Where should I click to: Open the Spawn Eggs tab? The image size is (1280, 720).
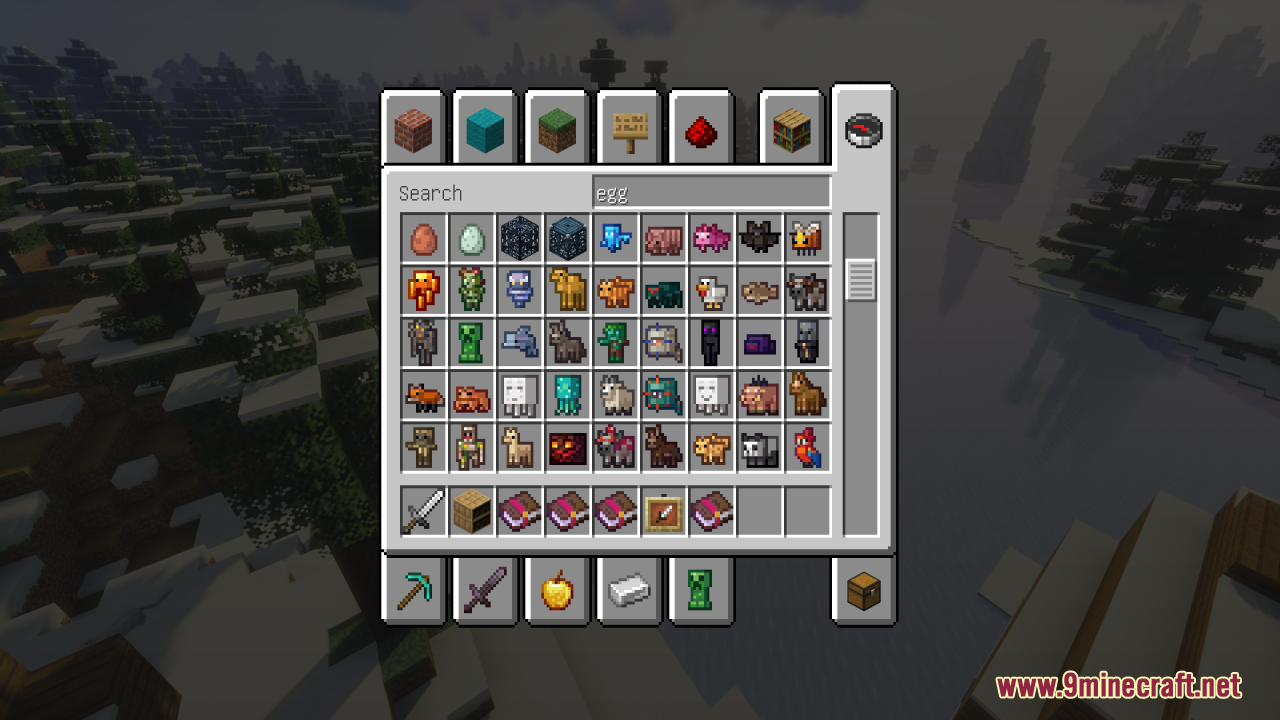701,592
